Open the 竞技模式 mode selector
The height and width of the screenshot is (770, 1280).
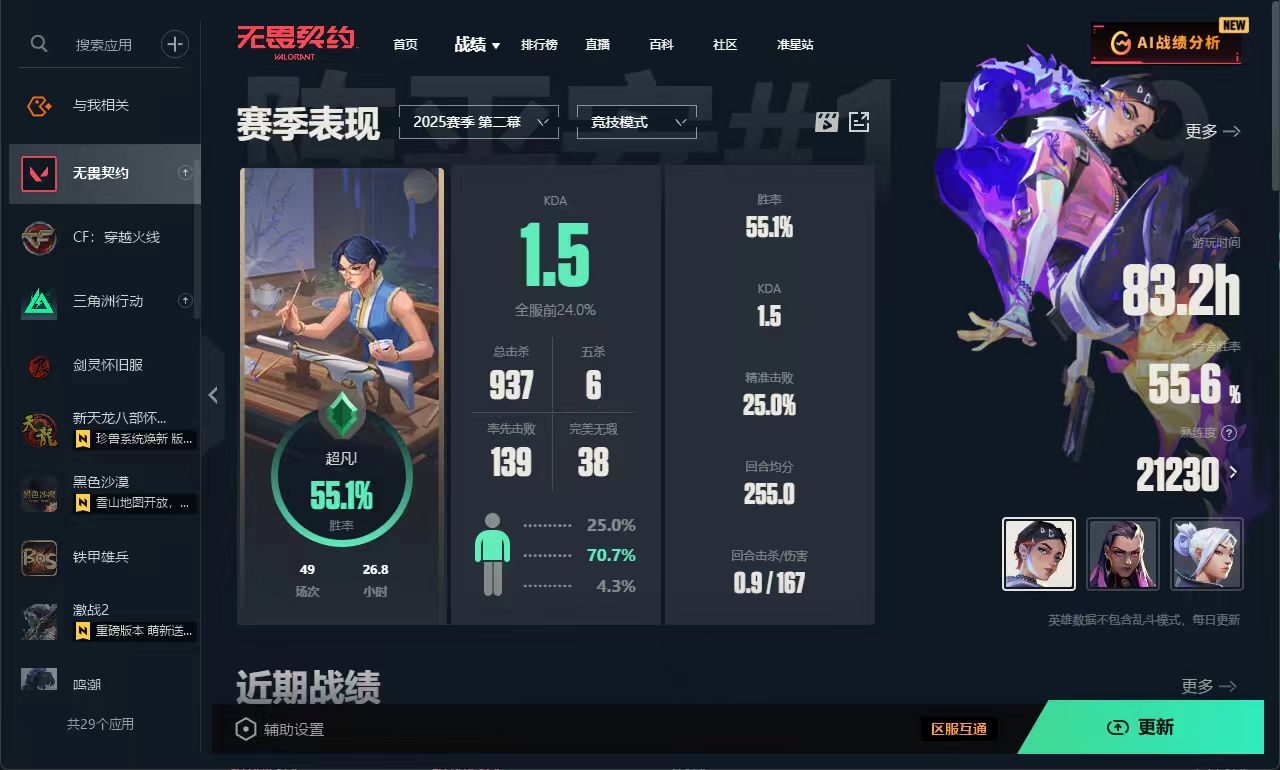pyautogui.click(x=636, y=122)
